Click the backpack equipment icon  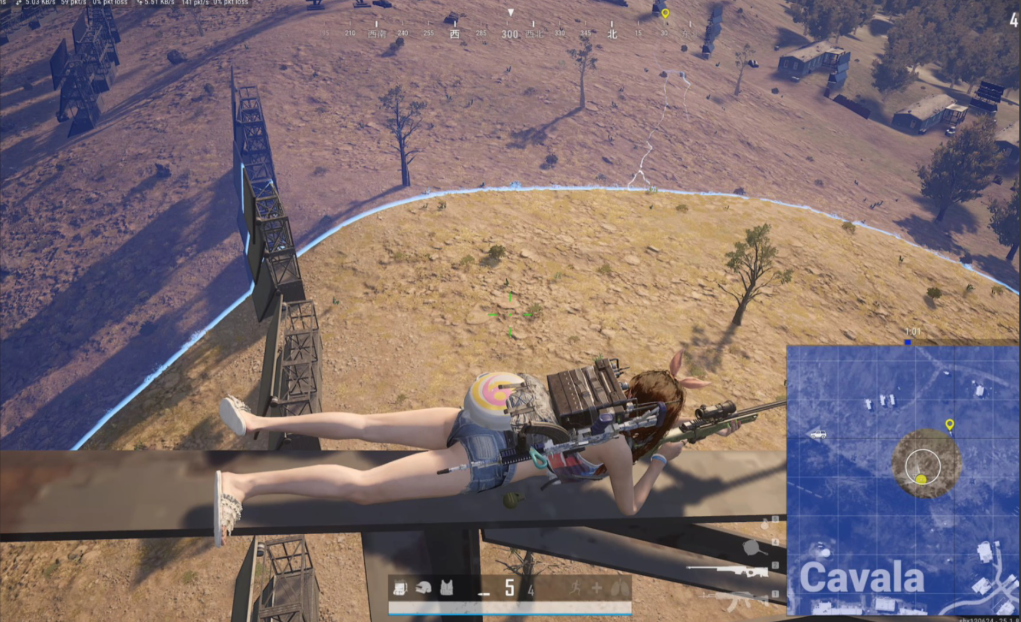tap(401, 588)
